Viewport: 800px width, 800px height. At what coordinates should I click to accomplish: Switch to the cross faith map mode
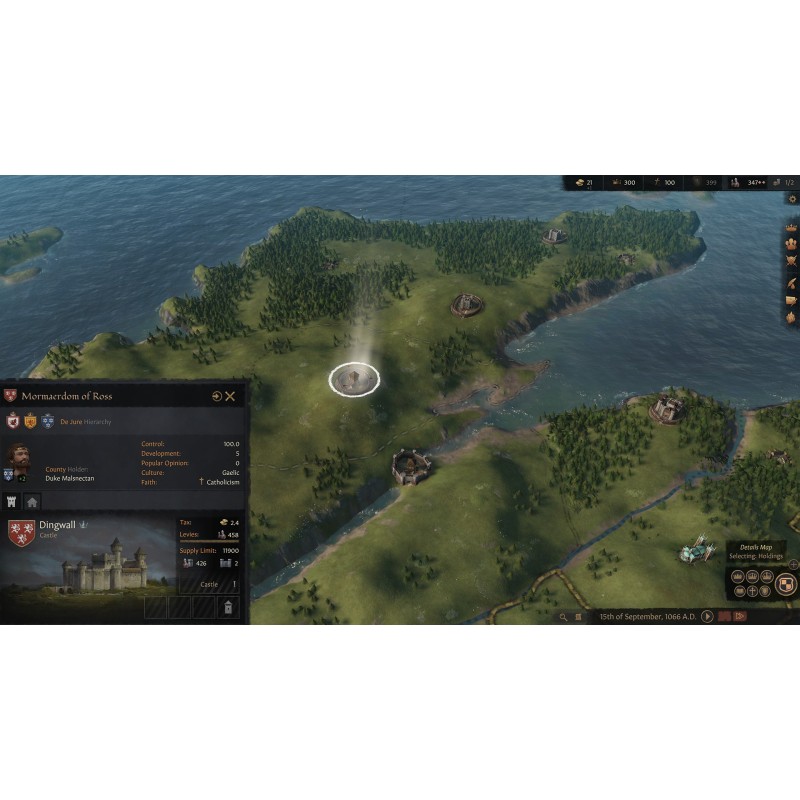coord(751,591)
